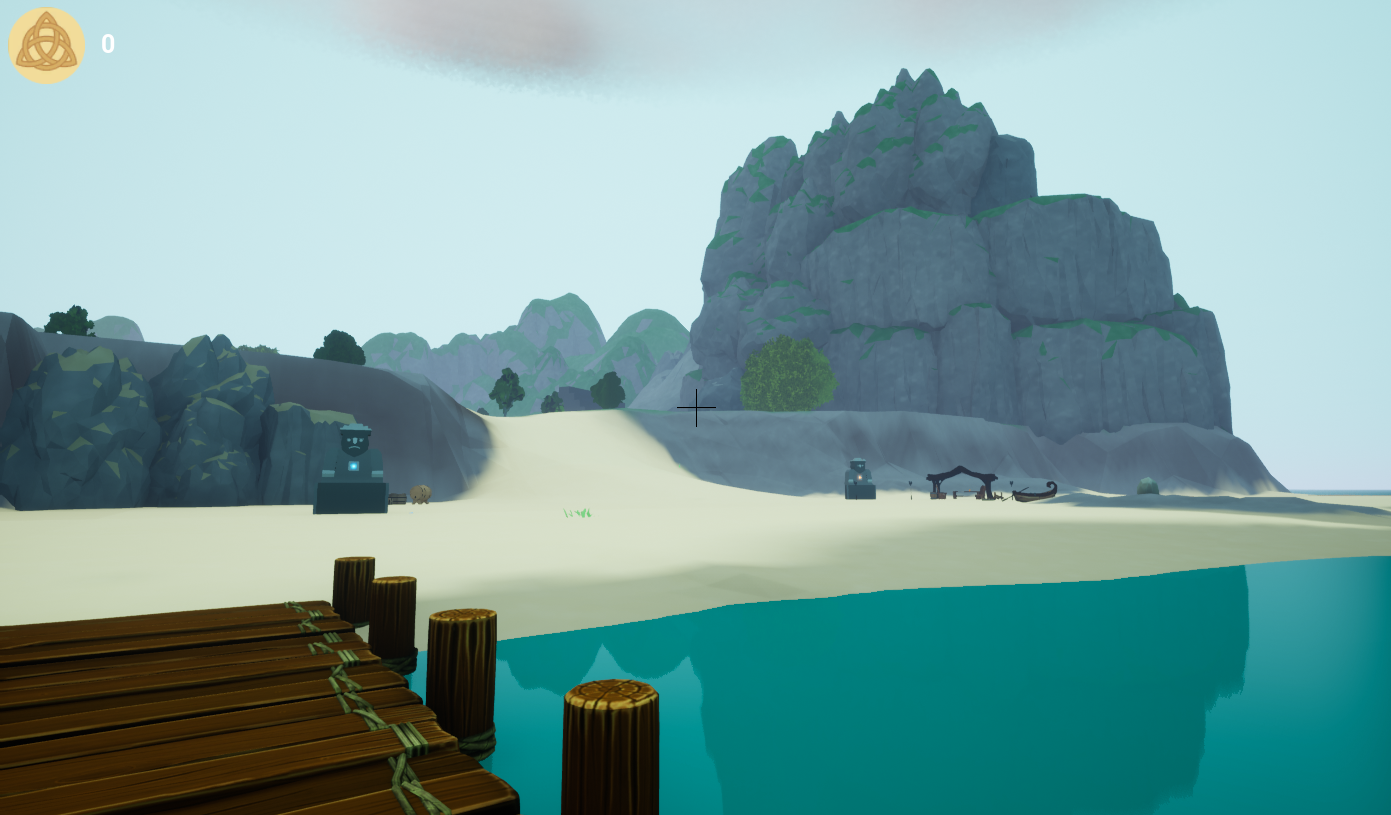The image size is (1391, 815).
Task: Select the arrow stuck in the sand
Action: tap(911, 490)
